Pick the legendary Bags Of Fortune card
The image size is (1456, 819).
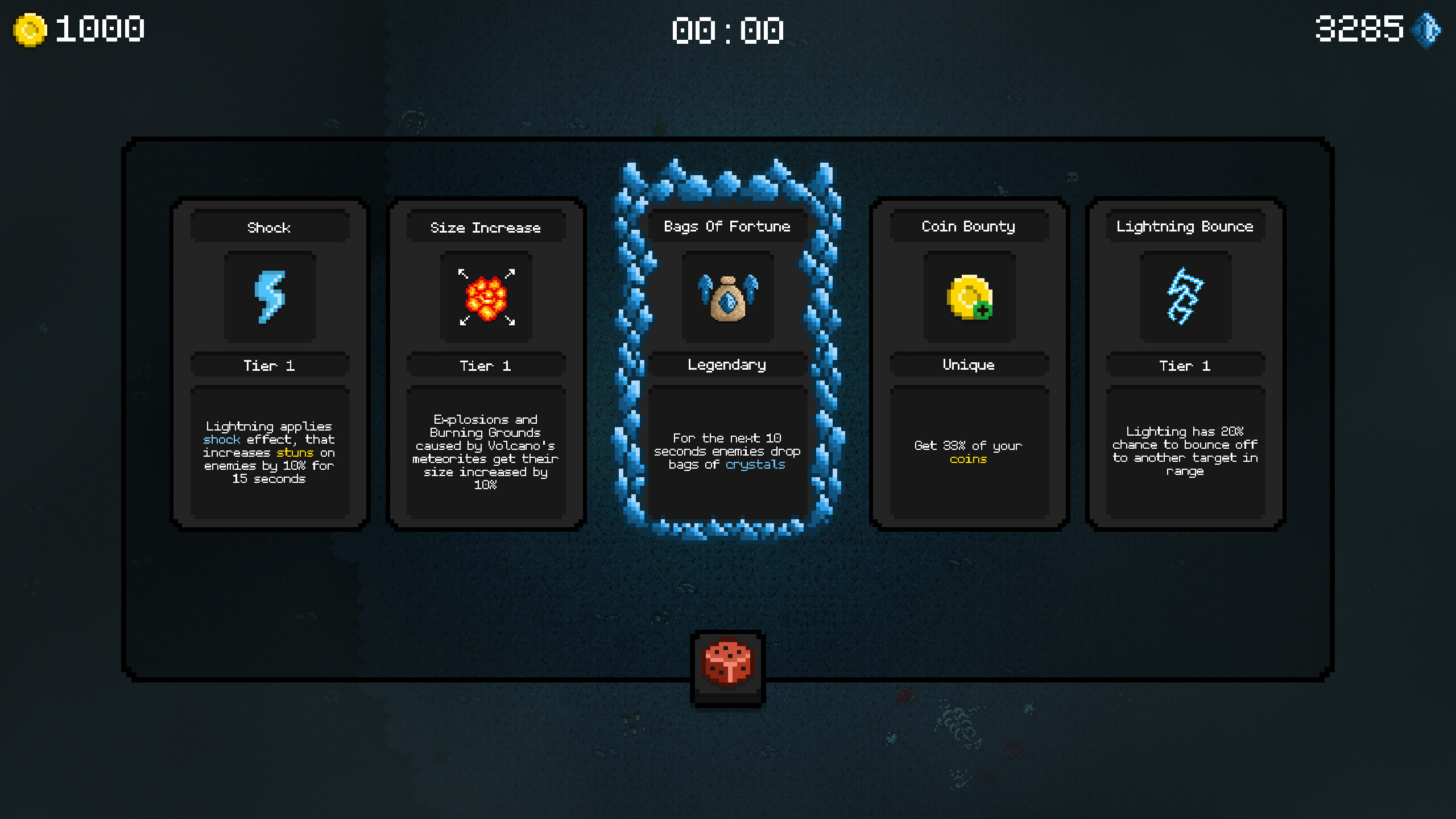point(728,364)
